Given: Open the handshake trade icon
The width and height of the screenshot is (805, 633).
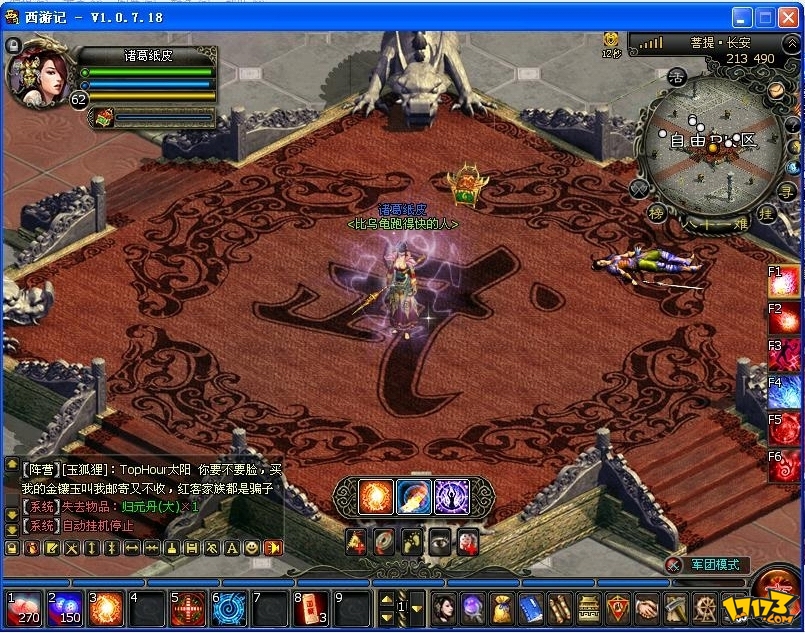Looking at the screenshot, I should (648, 607).
